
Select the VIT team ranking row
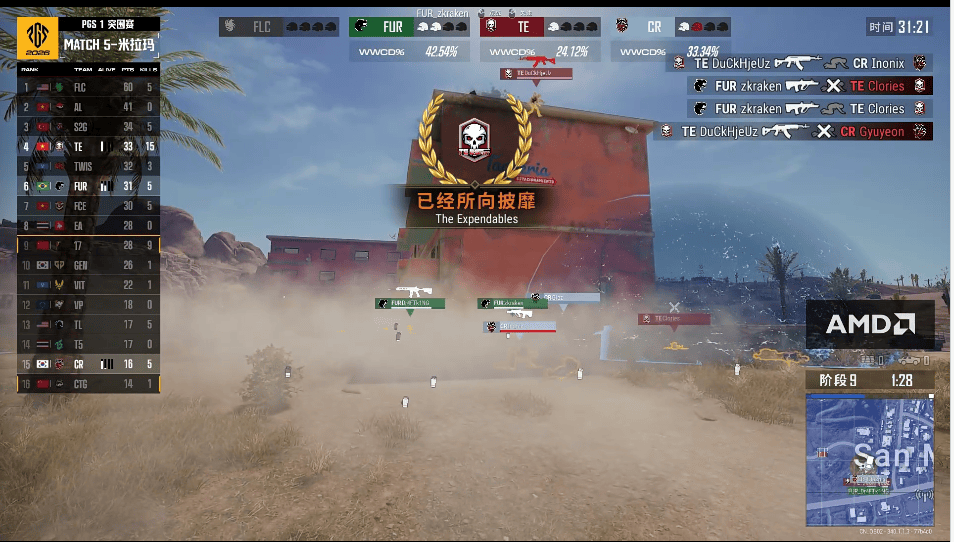88,285
